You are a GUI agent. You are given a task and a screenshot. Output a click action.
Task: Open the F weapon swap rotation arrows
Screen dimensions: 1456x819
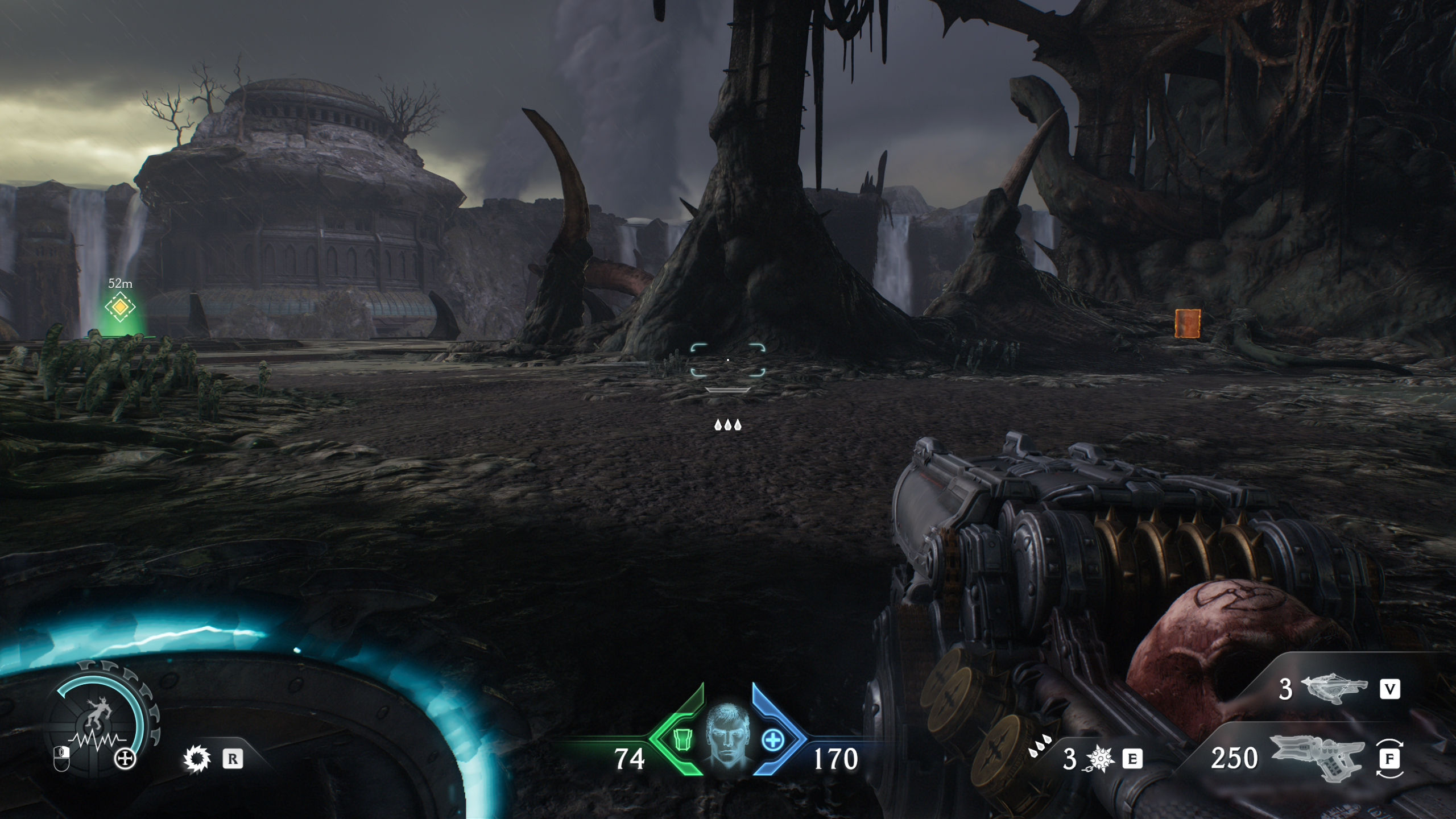click(1393, 760)
